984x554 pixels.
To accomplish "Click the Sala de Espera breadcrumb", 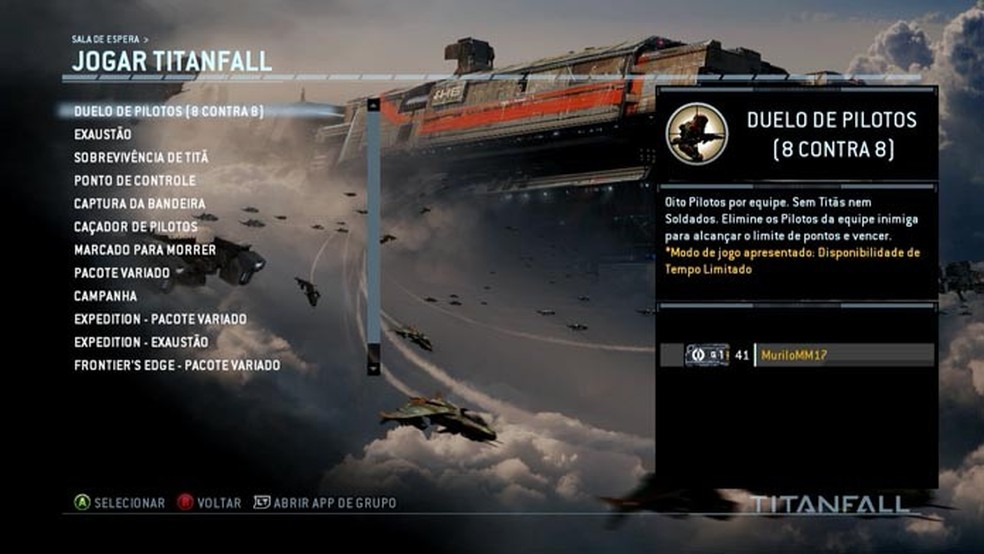I will tap(106, 39).
